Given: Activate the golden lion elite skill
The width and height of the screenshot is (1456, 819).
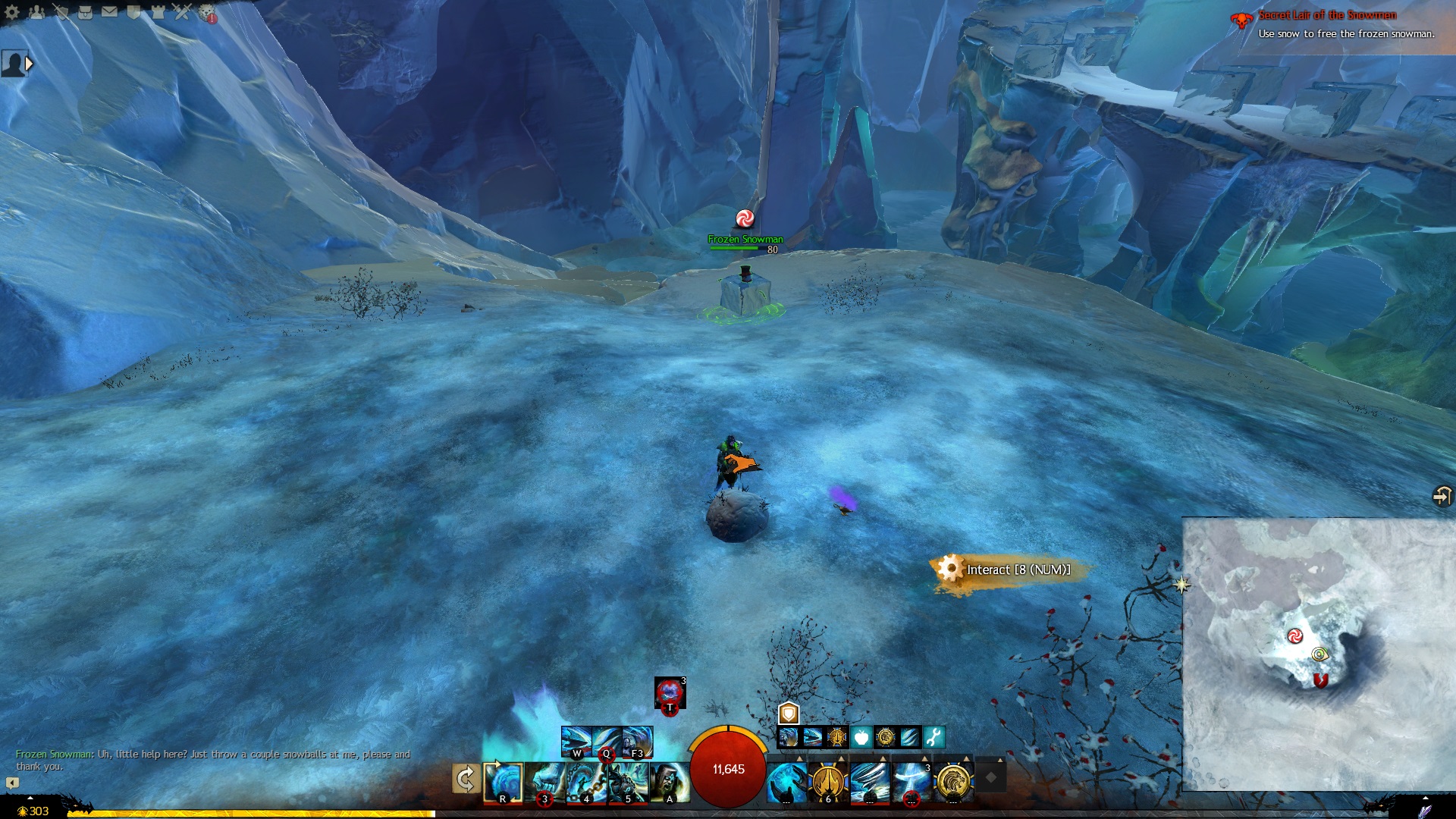Looking at the screenshot, I should (953, 782).
